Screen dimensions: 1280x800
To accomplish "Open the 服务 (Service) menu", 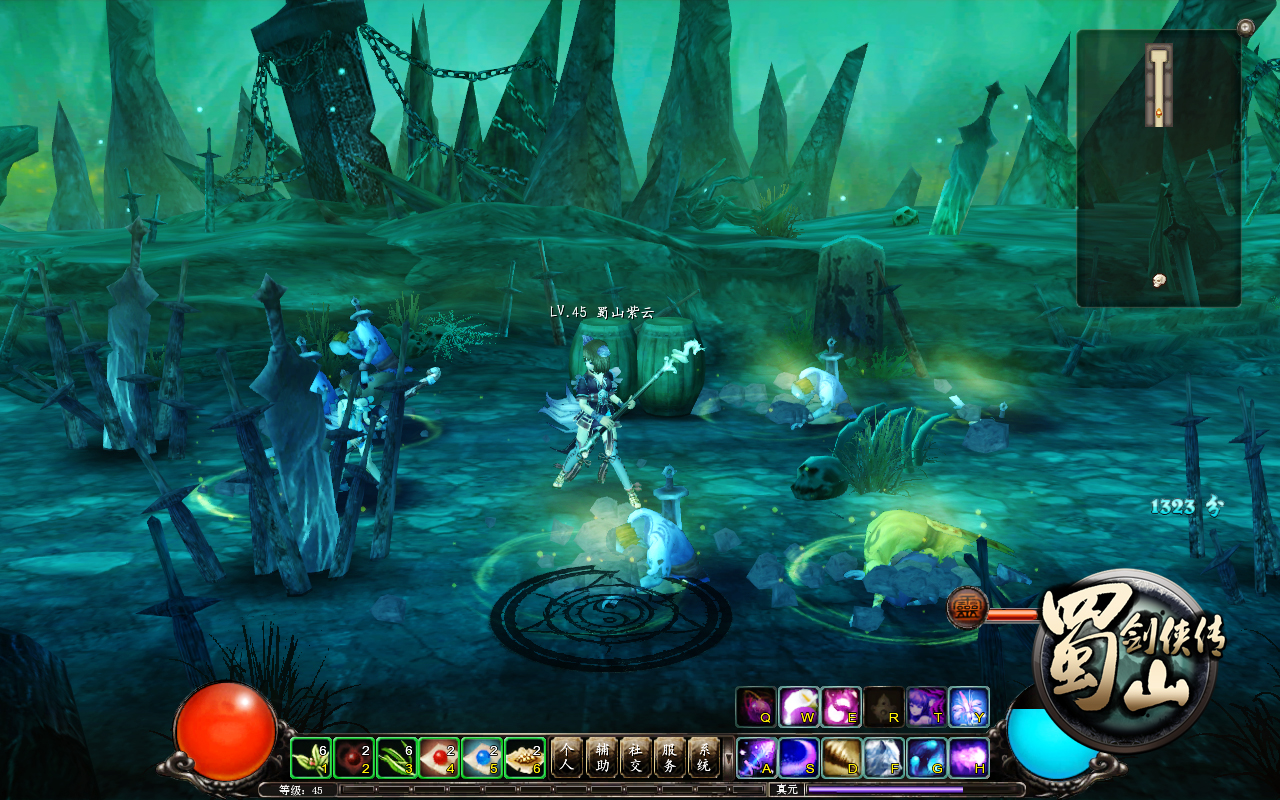I will point(669,757).
